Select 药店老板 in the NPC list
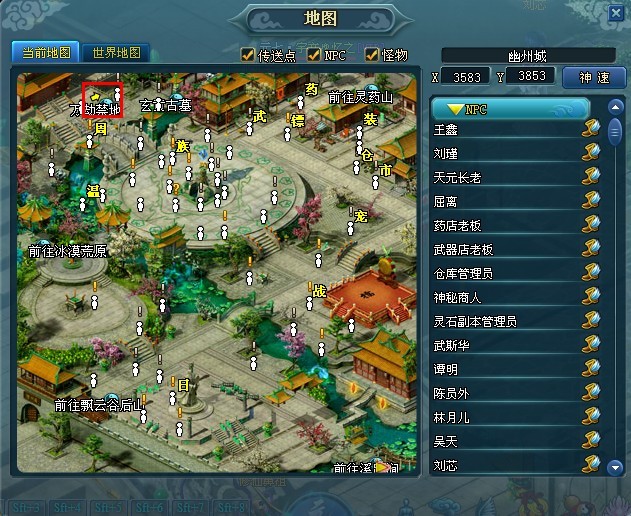This screenshot has width=631, height=516. (458, 225)
